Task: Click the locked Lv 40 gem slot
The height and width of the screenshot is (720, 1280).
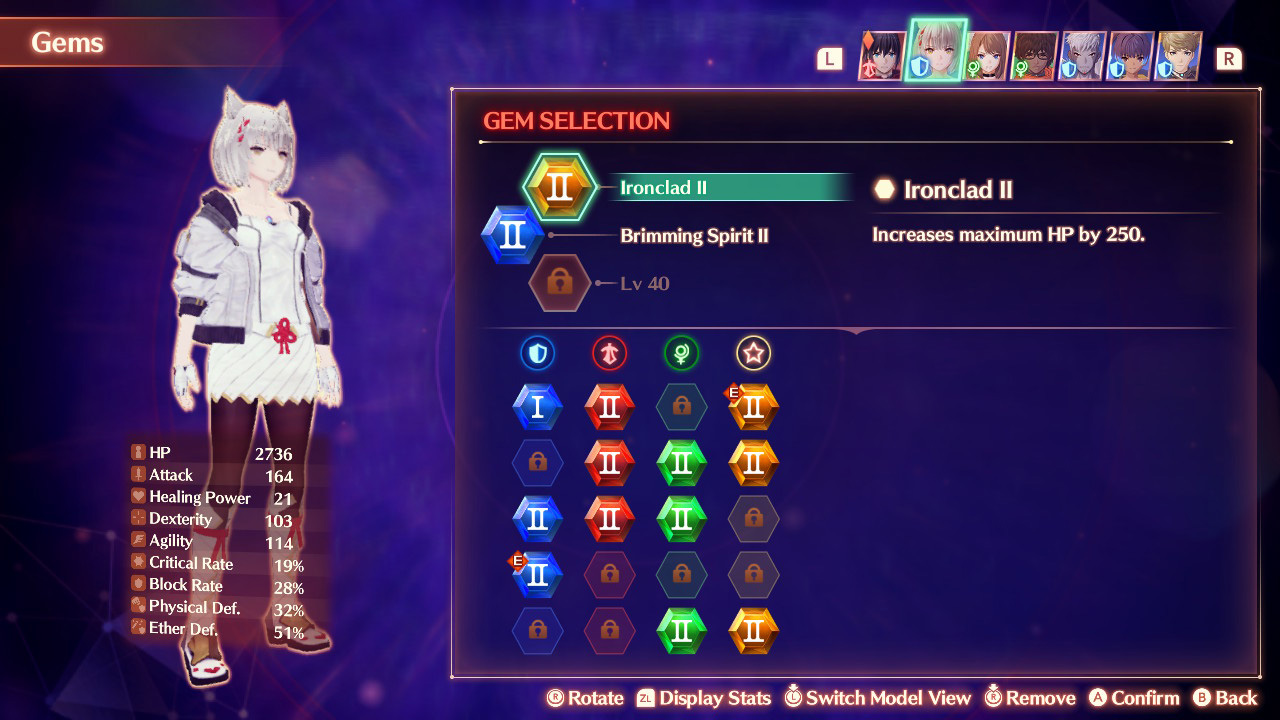Action: coord(560,282)
